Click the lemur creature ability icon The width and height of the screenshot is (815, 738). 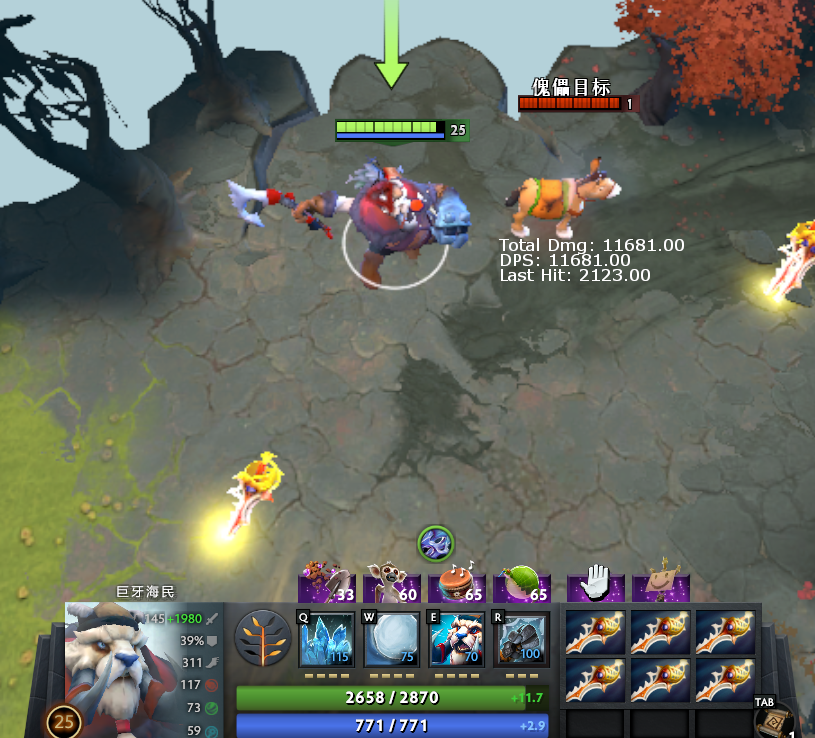pyautogui.click(x=392, y=581)
